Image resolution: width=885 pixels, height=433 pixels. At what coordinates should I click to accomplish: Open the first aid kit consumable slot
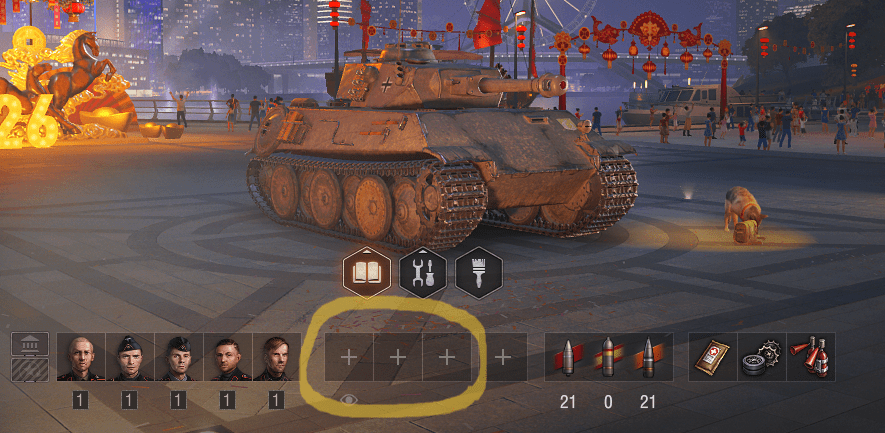coord(713,357)
